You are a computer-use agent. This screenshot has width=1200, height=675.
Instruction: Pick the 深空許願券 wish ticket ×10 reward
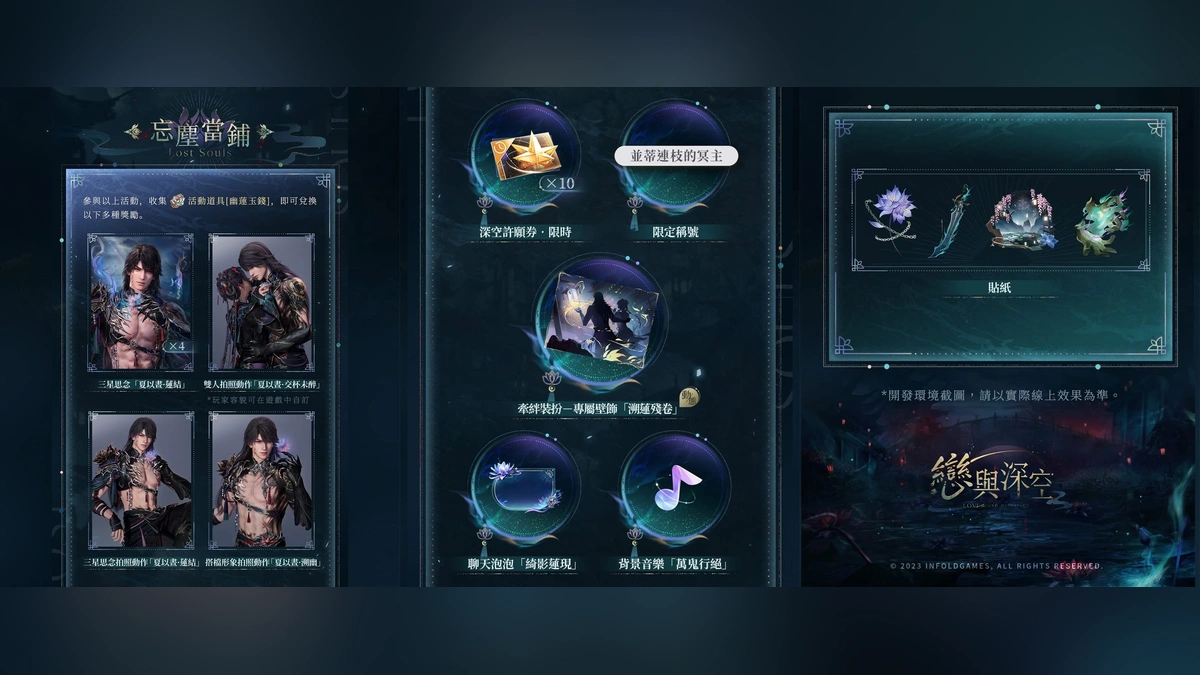pyautogui.click(x=524, y=159)
